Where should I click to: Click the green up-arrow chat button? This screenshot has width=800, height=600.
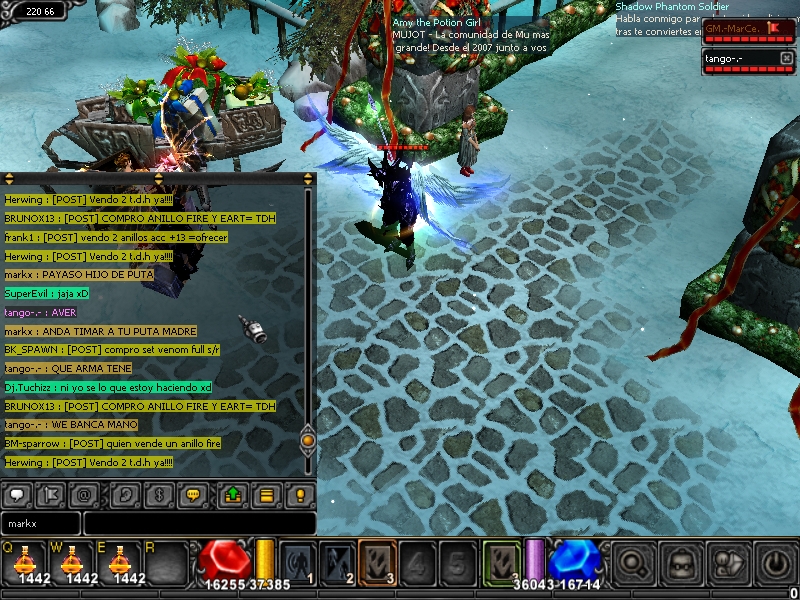point(233,494)
